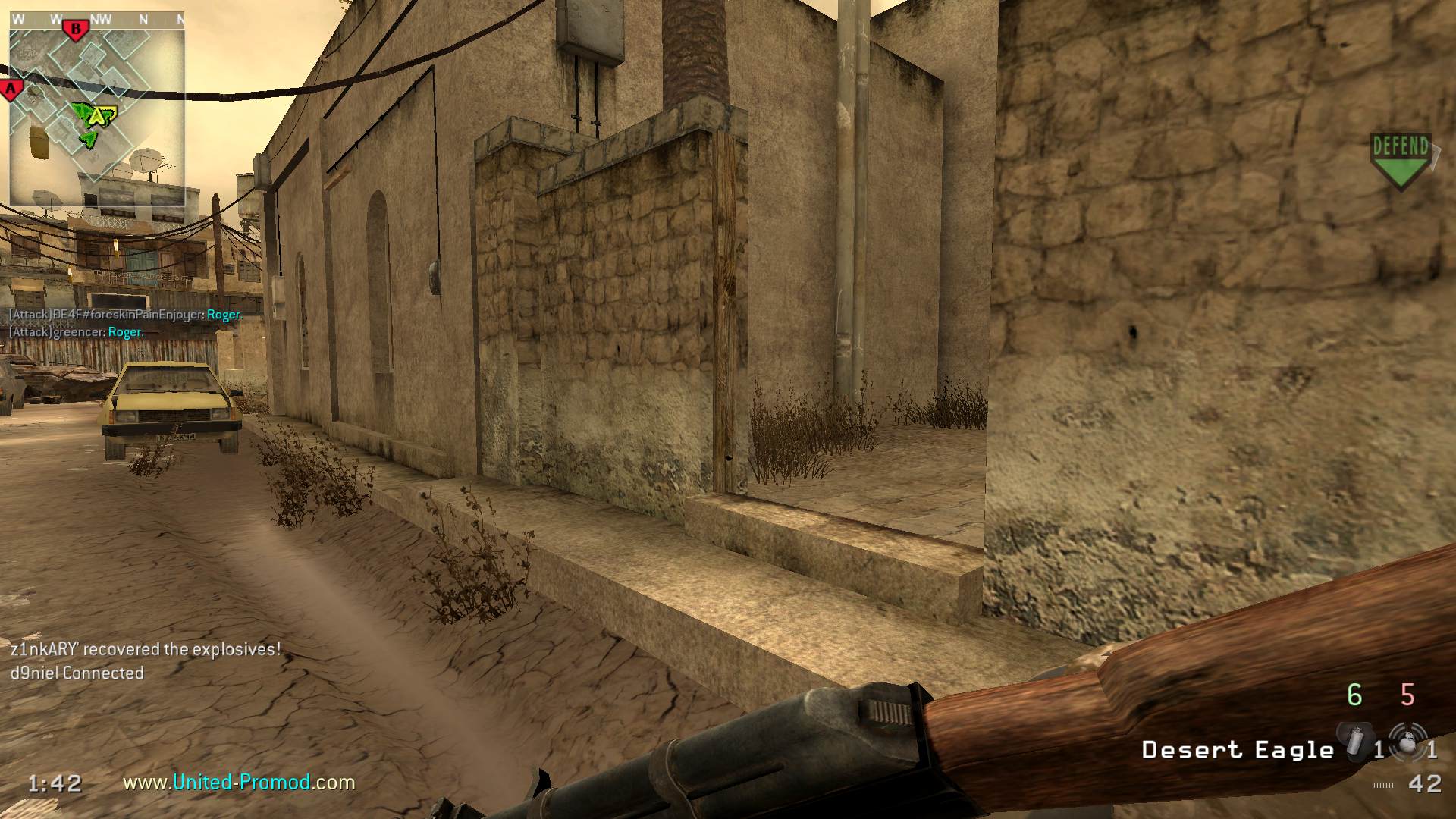Click the z1nkARY recovered explosives notice
This screenshot has width=1456, height=819.
click(146, 649)
